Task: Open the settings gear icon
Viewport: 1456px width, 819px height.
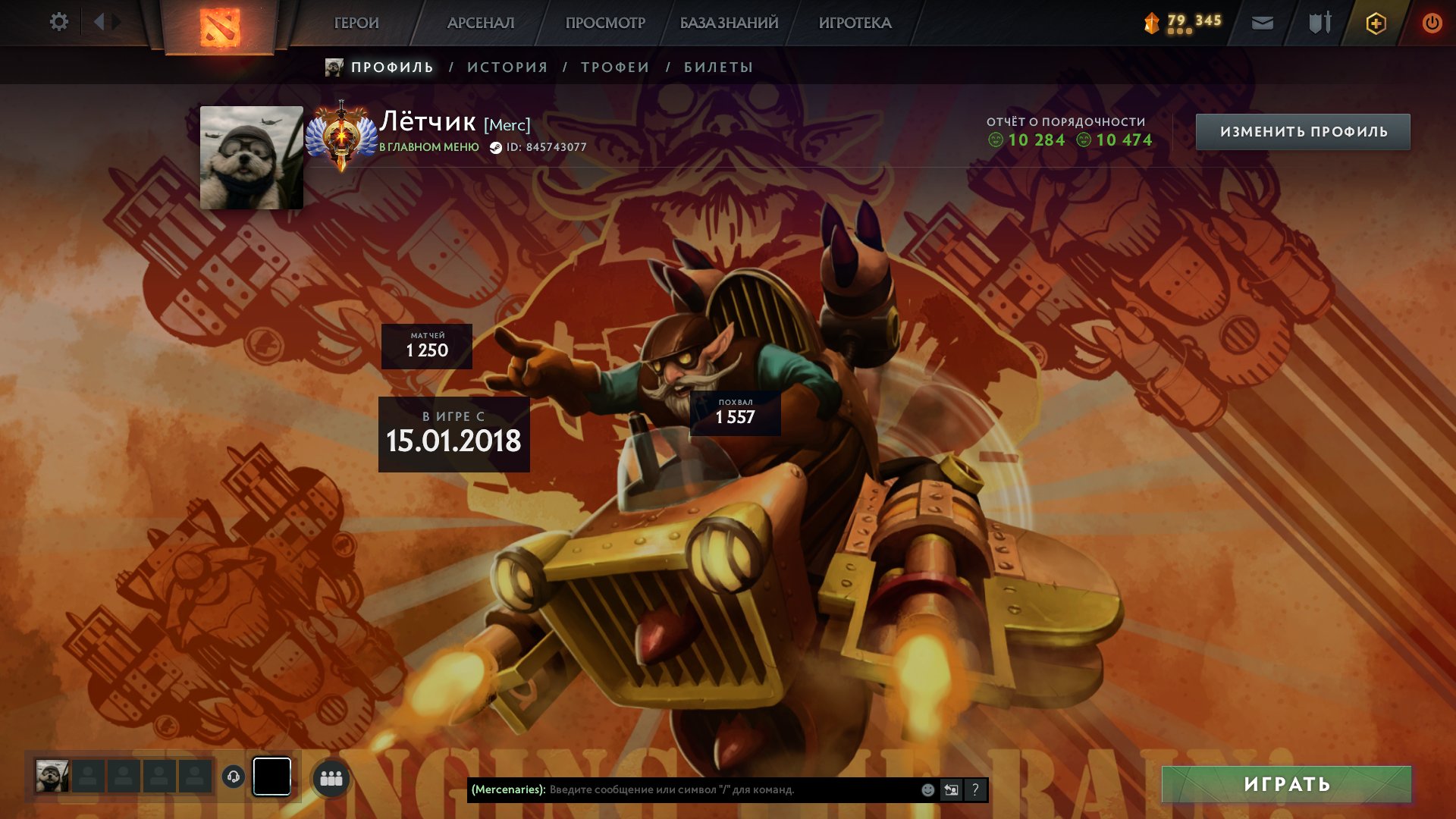Action: pyautogui.click(x=59, y=22)
